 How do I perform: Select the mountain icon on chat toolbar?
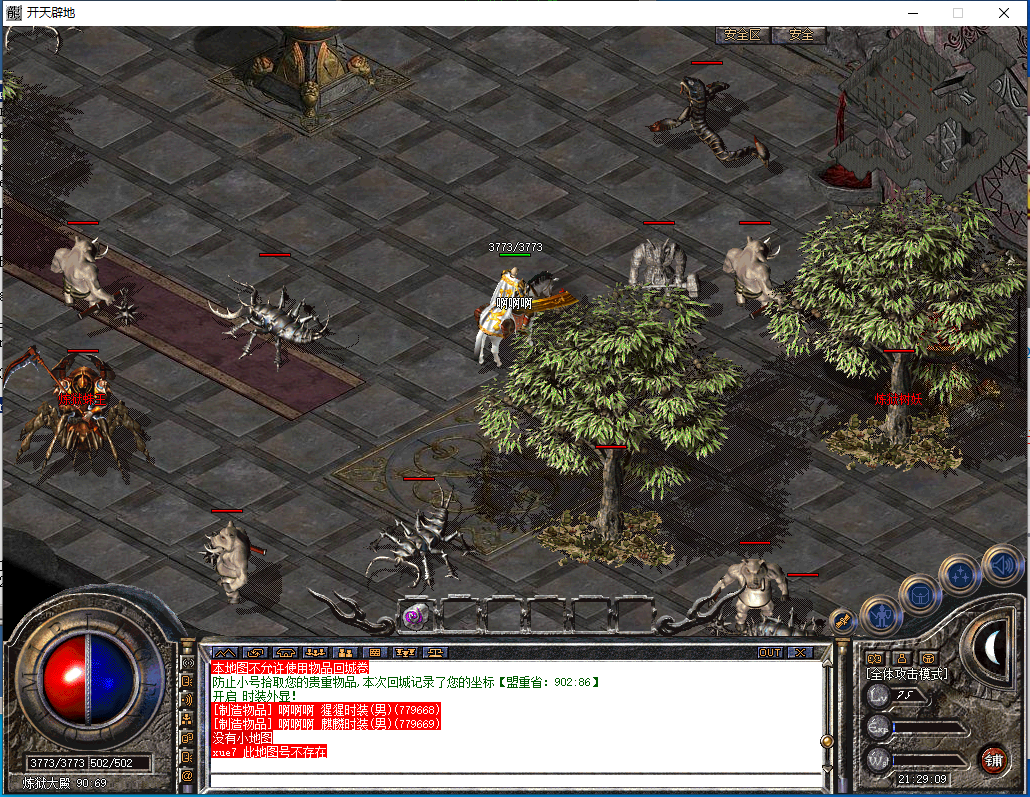pyautogui.click(x=223, y=652)
